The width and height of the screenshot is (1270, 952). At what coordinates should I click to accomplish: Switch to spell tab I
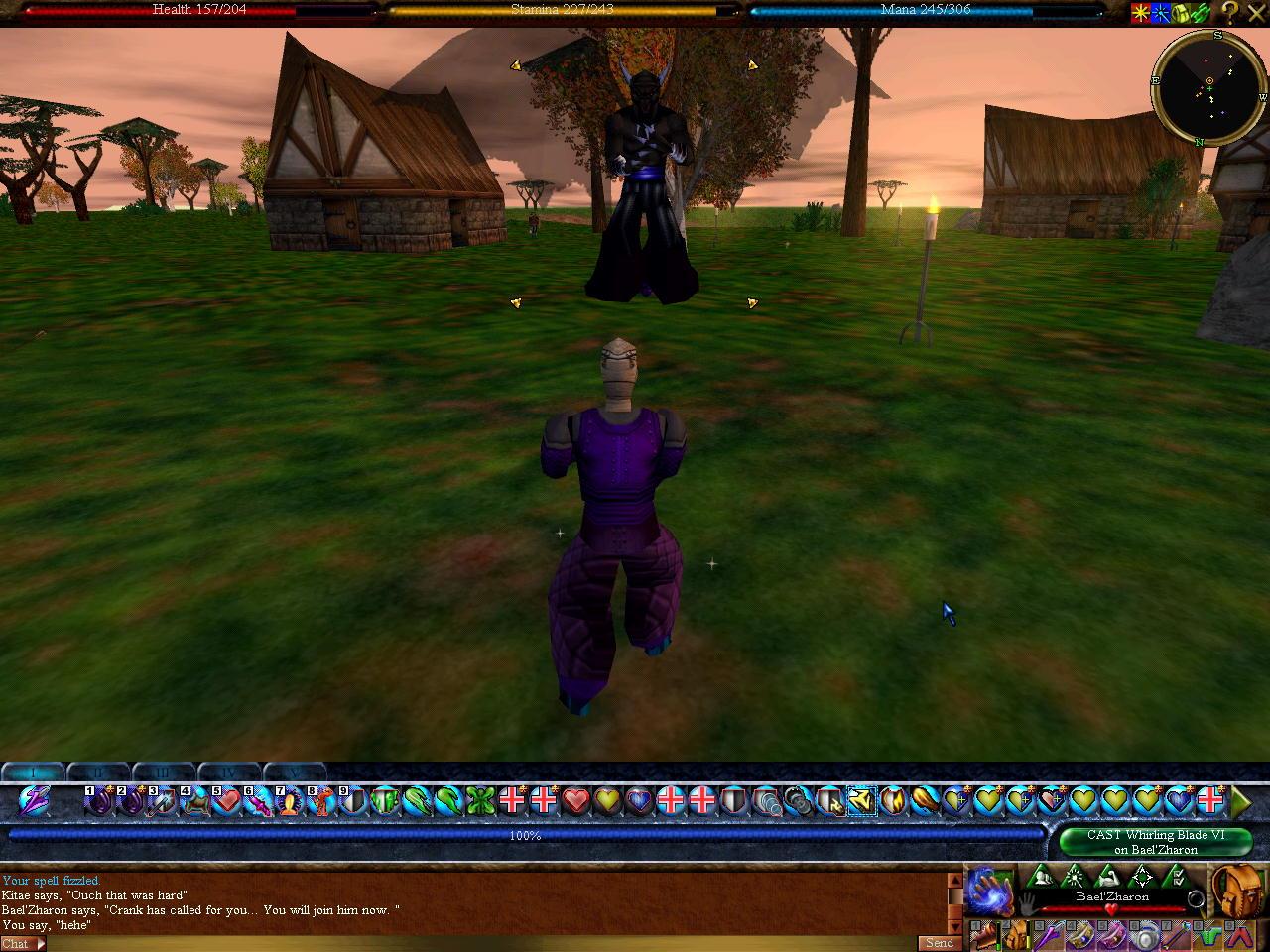35,772
